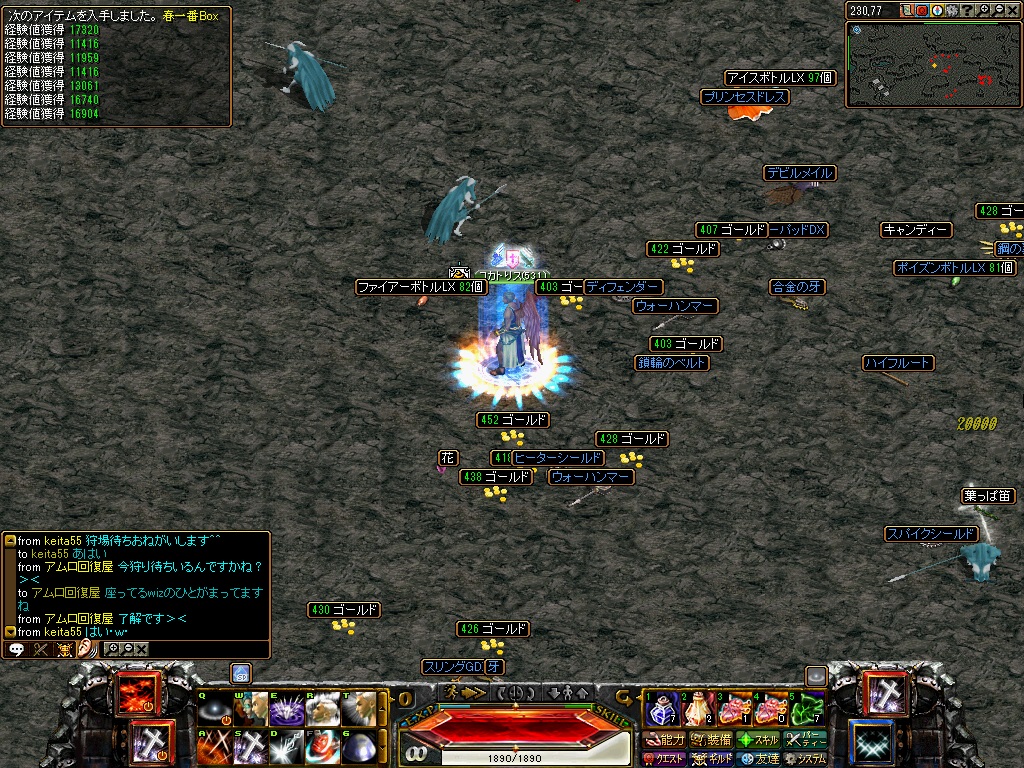Image resolution: width=1024 pixels, height=768 pixels.
Task: Open the スキル (skills) menu
Action: click(758, 740)
